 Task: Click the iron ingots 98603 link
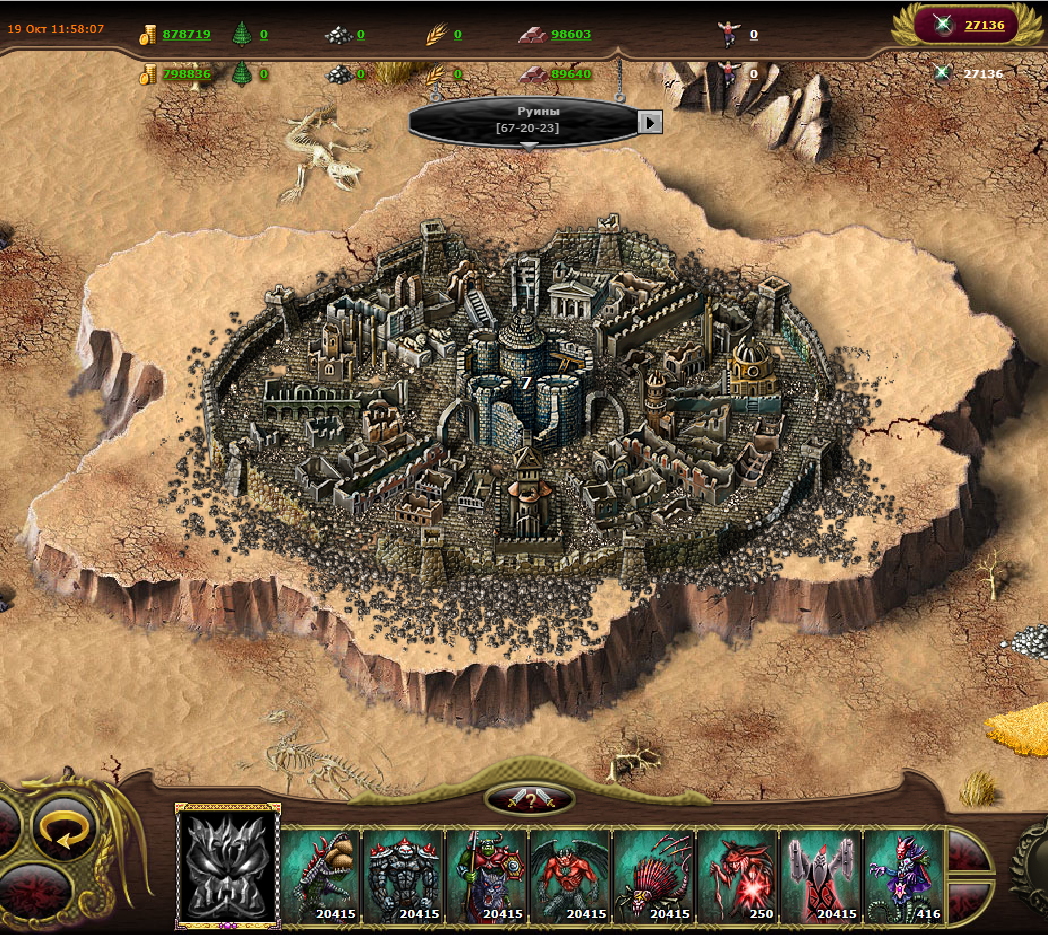(x=570, y=34)
